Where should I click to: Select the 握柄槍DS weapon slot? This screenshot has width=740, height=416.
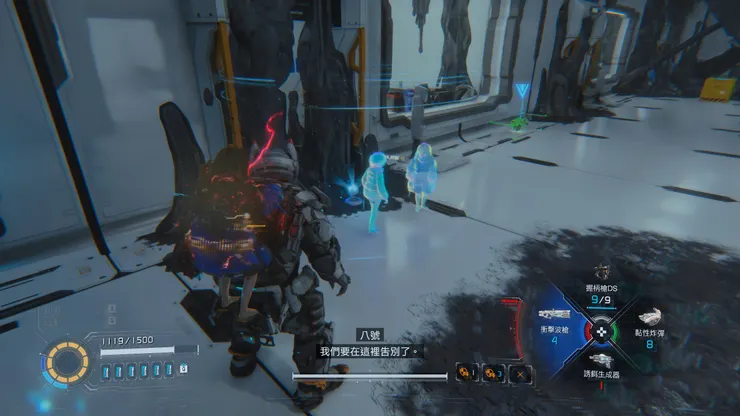(601, 283)
